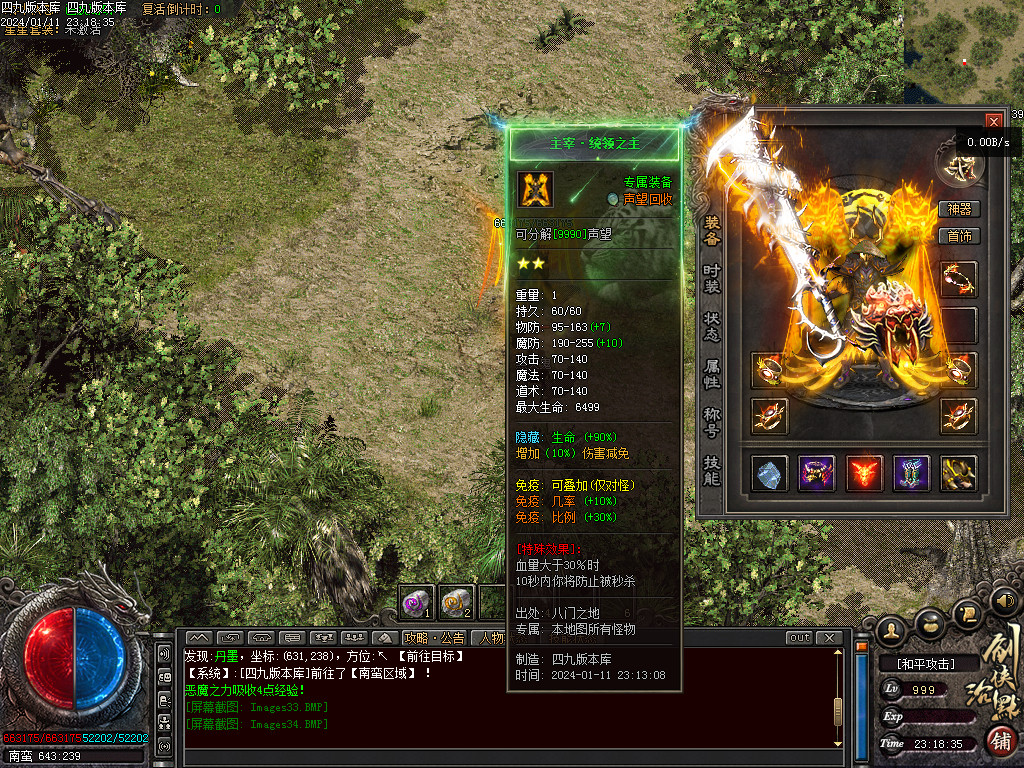The height and width of the screenshot is (768, 1024).
Task: Open the red 铺 shop button
Action: pyautogui.click(x=1000, y=741)
